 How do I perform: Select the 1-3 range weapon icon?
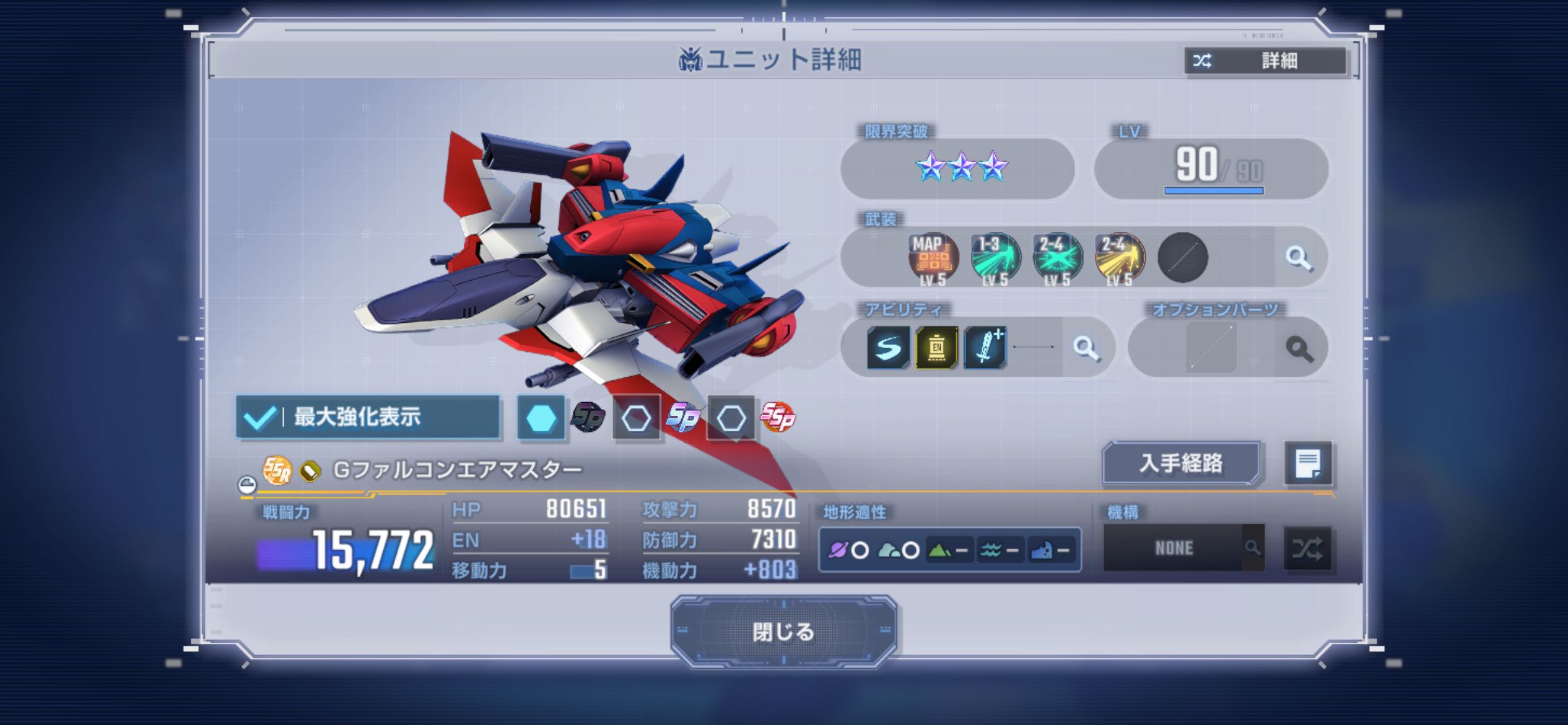click(x=995, y=258)
